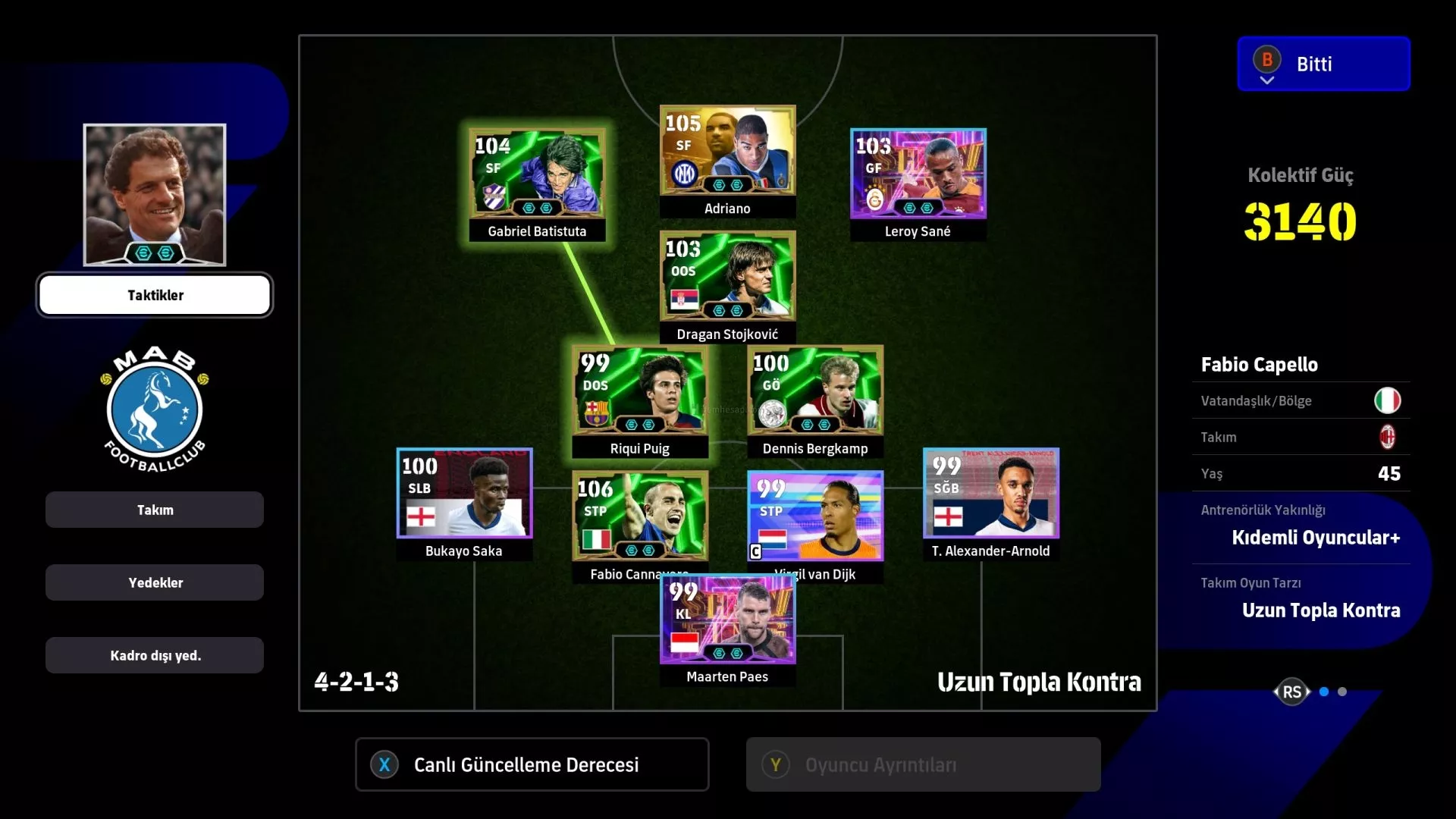Click the MAB Football Club crest

click(155, 409)
